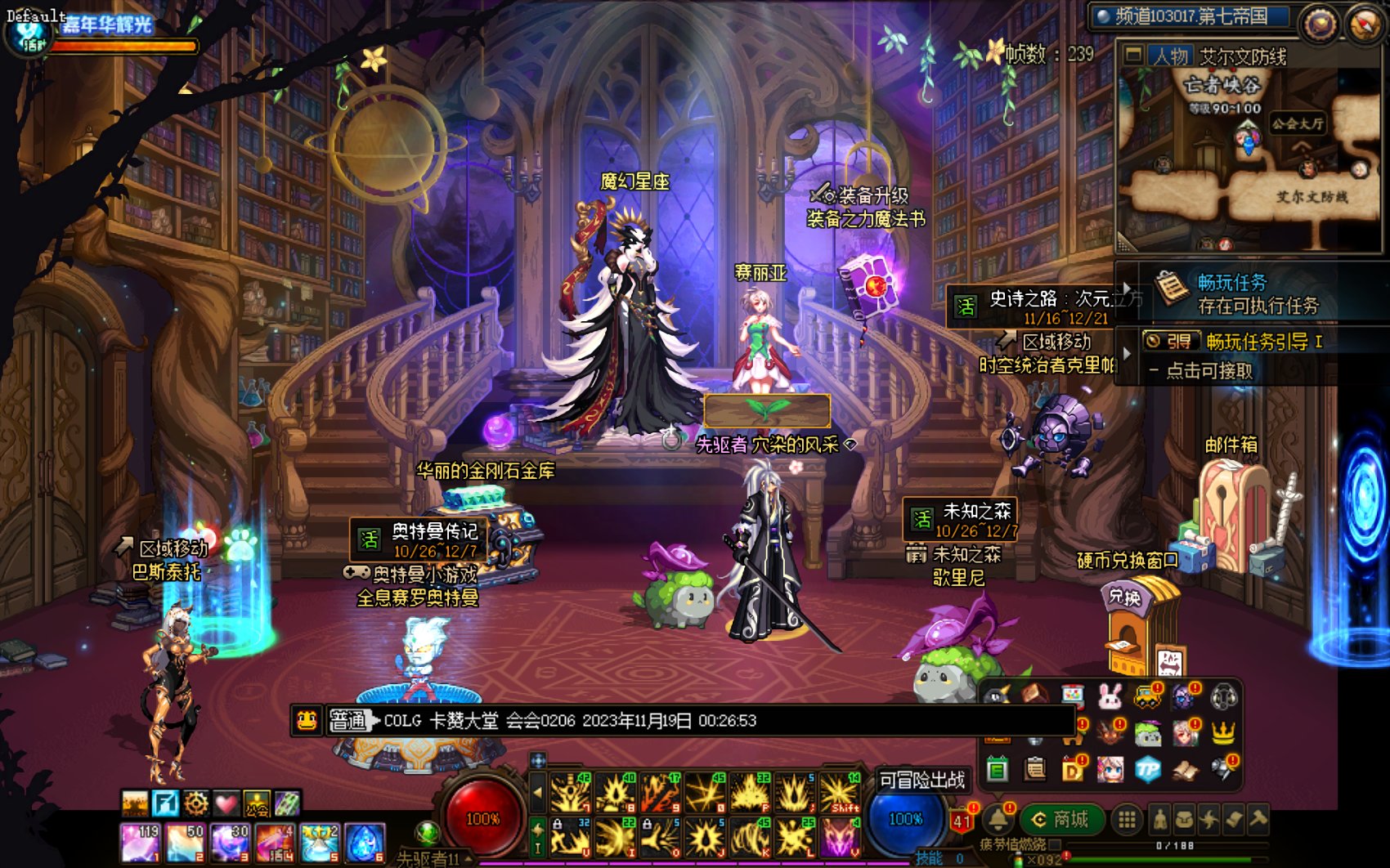Use the consumable with 119 count
Viewport: 1390px width, 868px height.
[140, 843]
